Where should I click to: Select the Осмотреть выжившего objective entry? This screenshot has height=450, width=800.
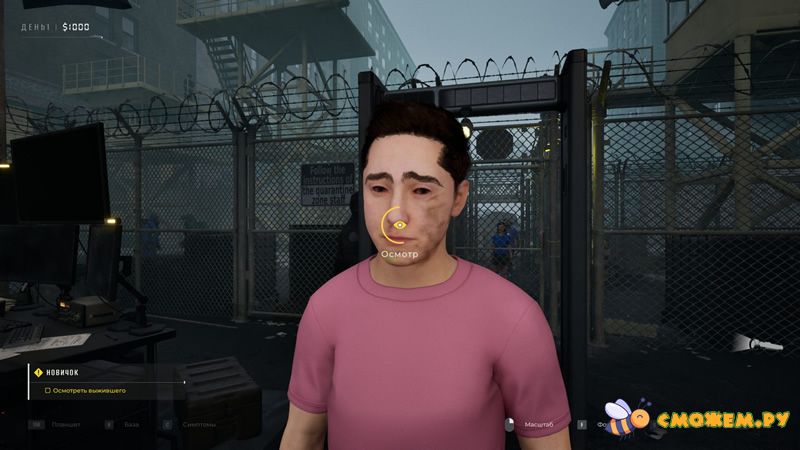(x=89, y=390)
